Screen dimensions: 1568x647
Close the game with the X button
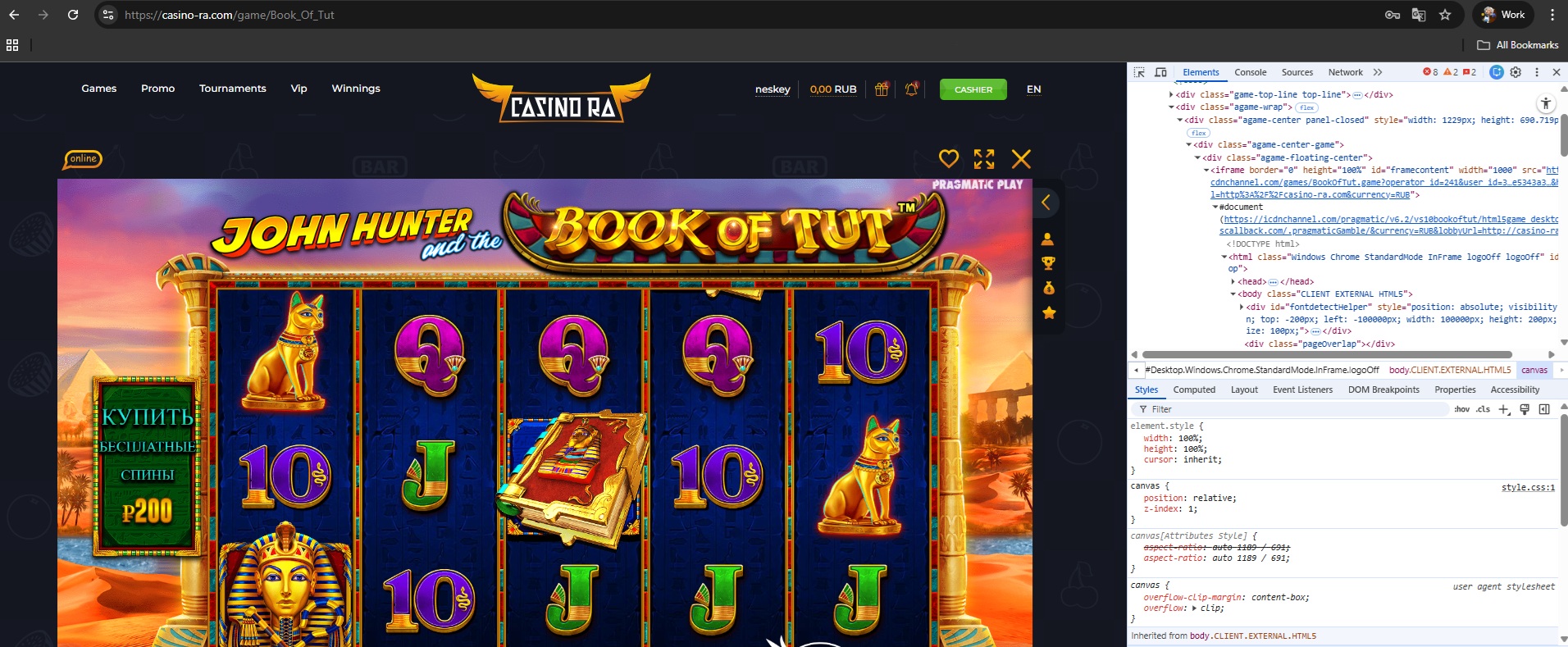[x=1021, y=158]
